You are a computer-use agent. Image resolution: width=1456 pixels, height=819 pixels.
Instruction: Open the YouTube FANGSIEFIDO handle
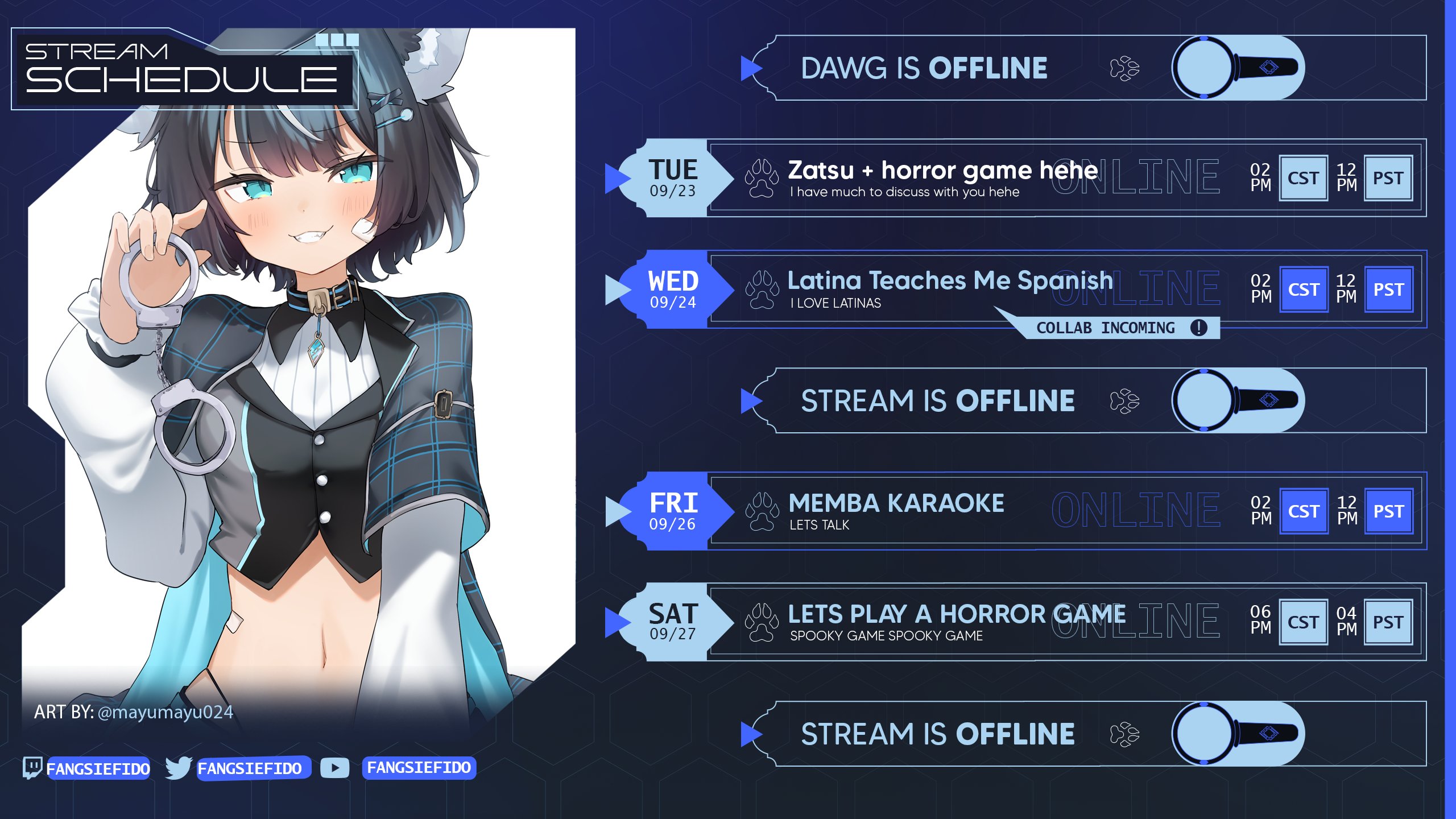coord(419,768)
